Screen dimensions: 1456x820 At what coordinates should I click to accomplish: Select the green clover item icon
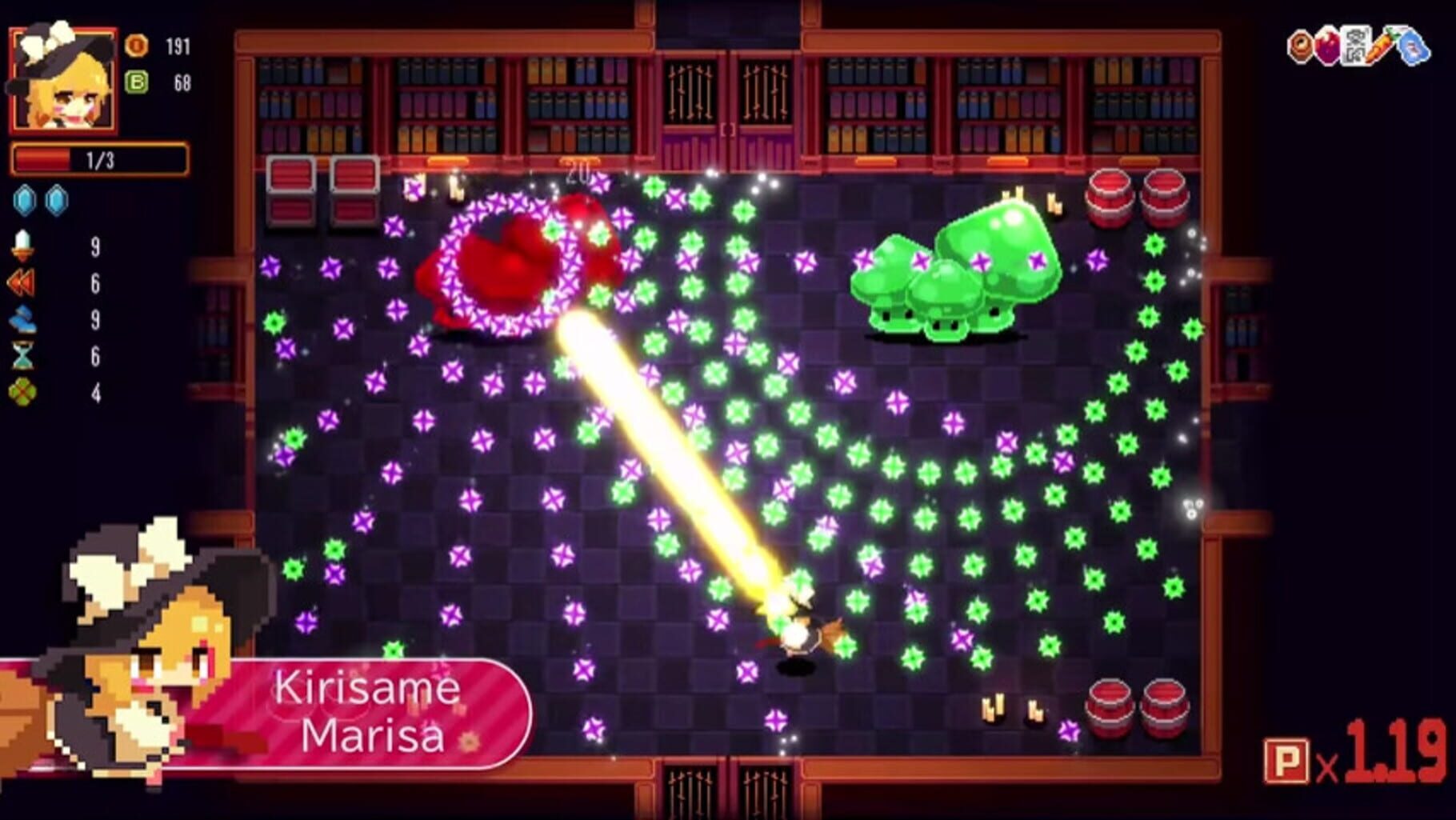[22, 390]
